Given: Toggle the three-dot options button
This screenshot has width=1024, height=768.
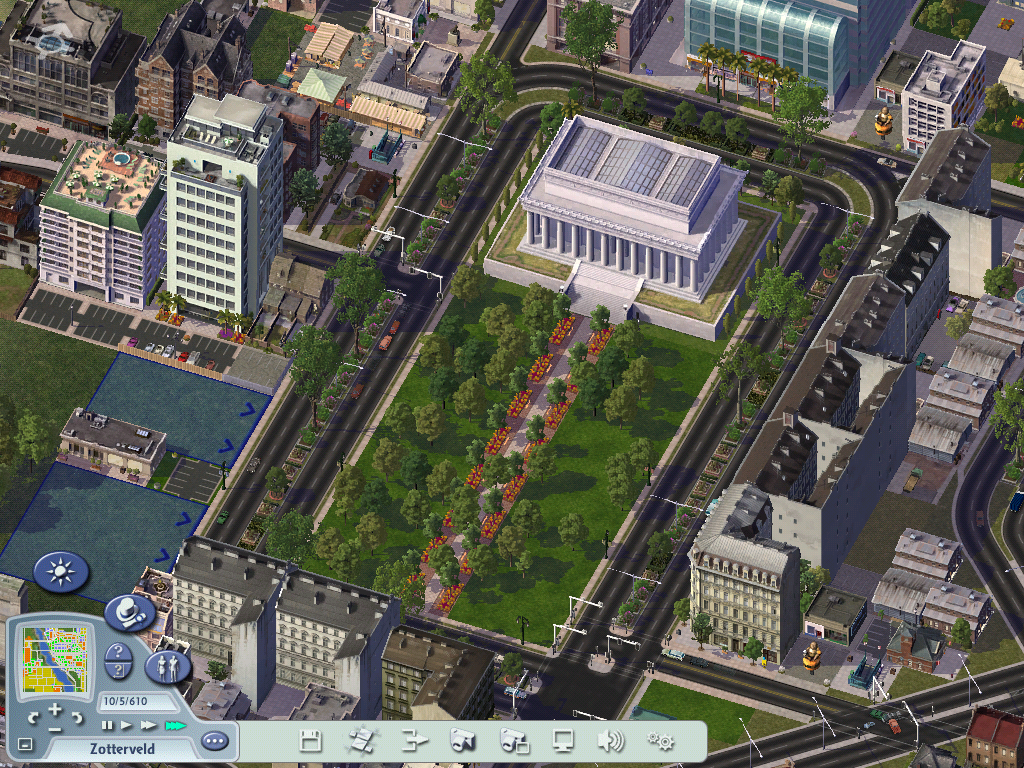Looking at the screenshot, I should (214, 741).
